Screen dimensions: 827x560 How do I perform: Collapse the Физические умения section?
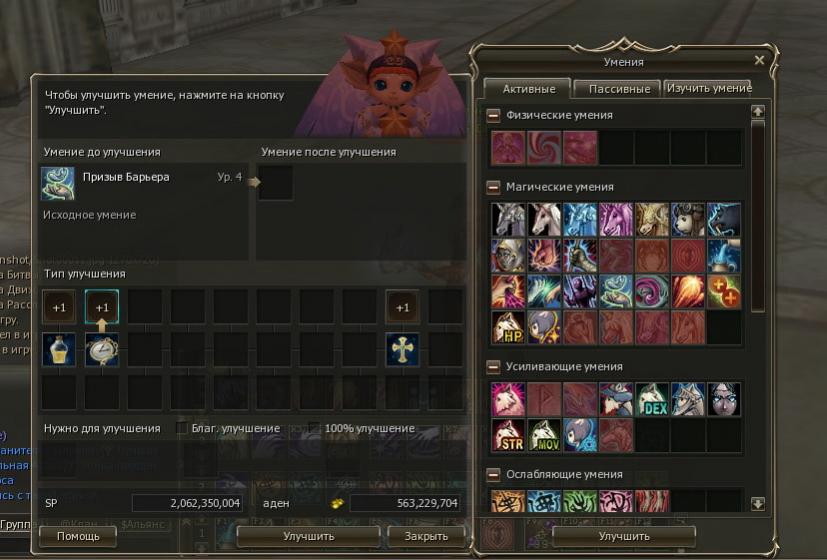pos(494,116)
